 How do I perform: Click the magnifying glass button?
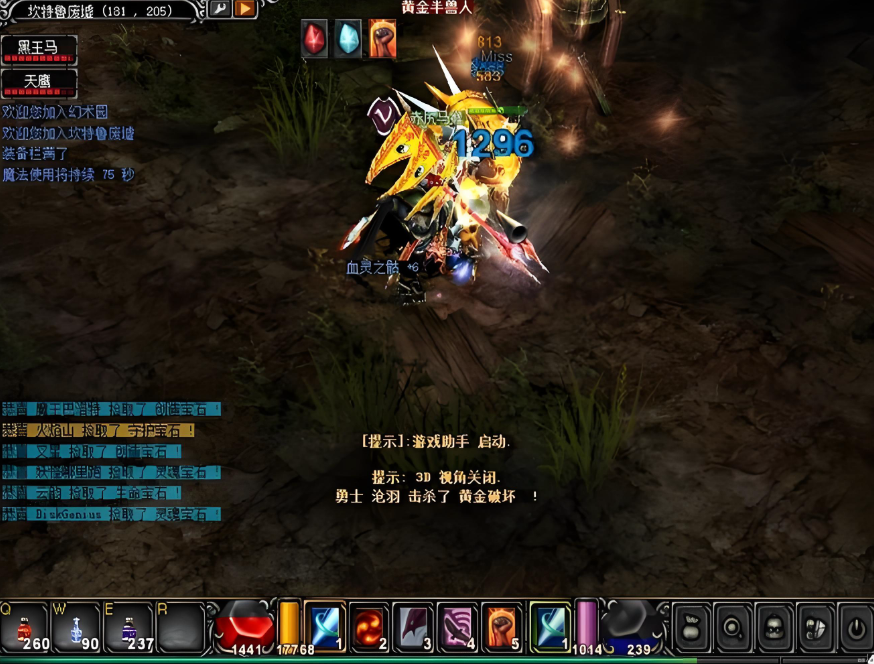733,627
